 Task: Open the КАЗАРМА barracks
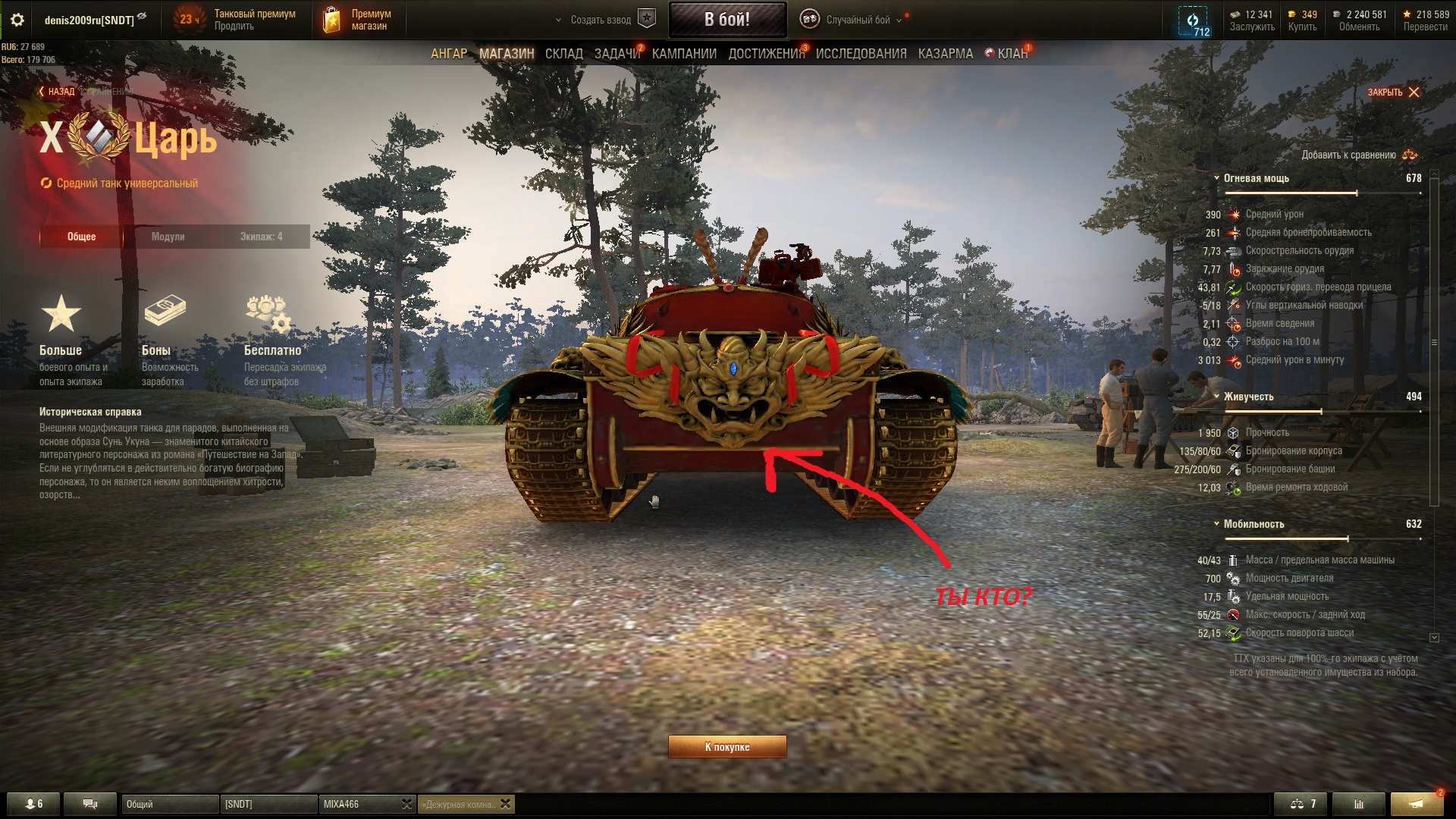coord(945,54)
